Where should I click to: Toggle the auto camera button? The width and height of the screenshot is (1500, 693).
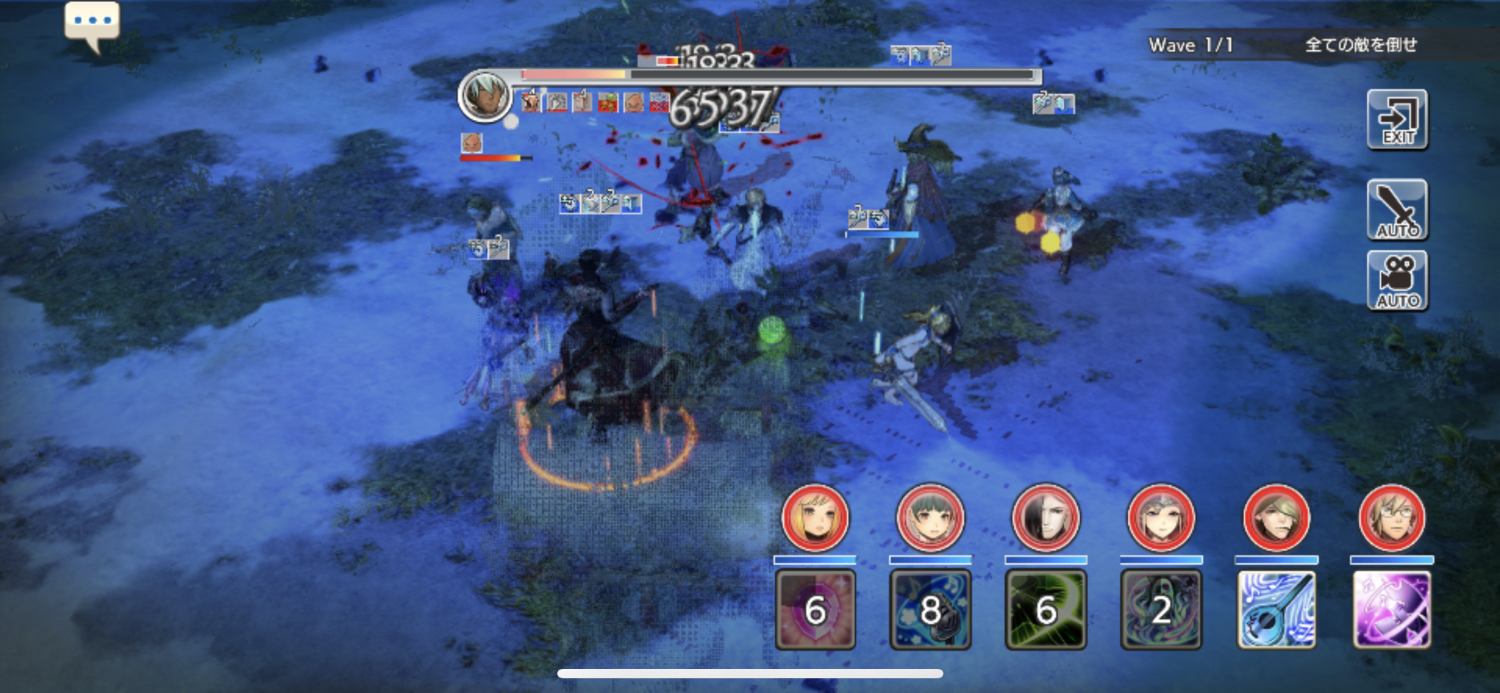pos(1397,280)
